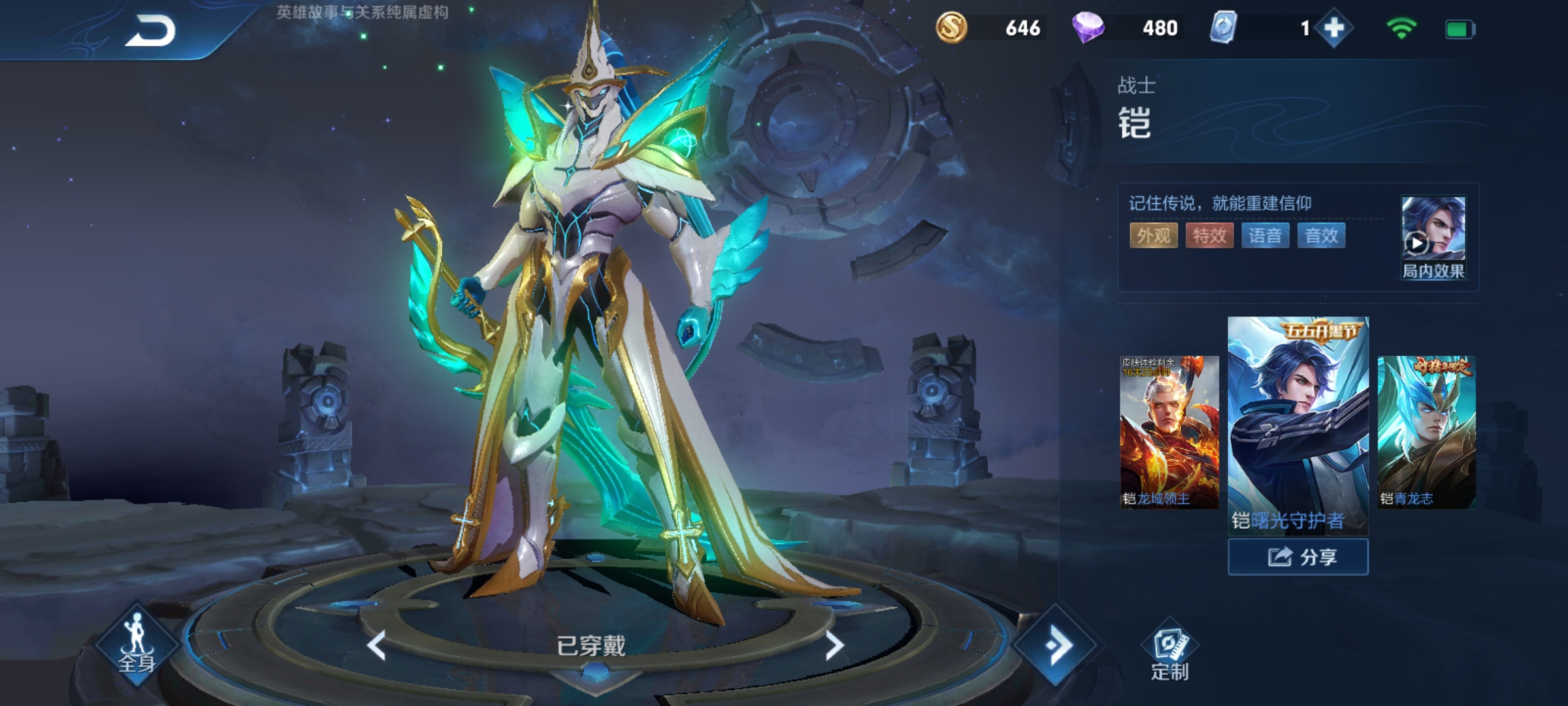Select the 语音 voice tag
The width and height of the screenshot is (1568, 706).
click(1265, 235)
